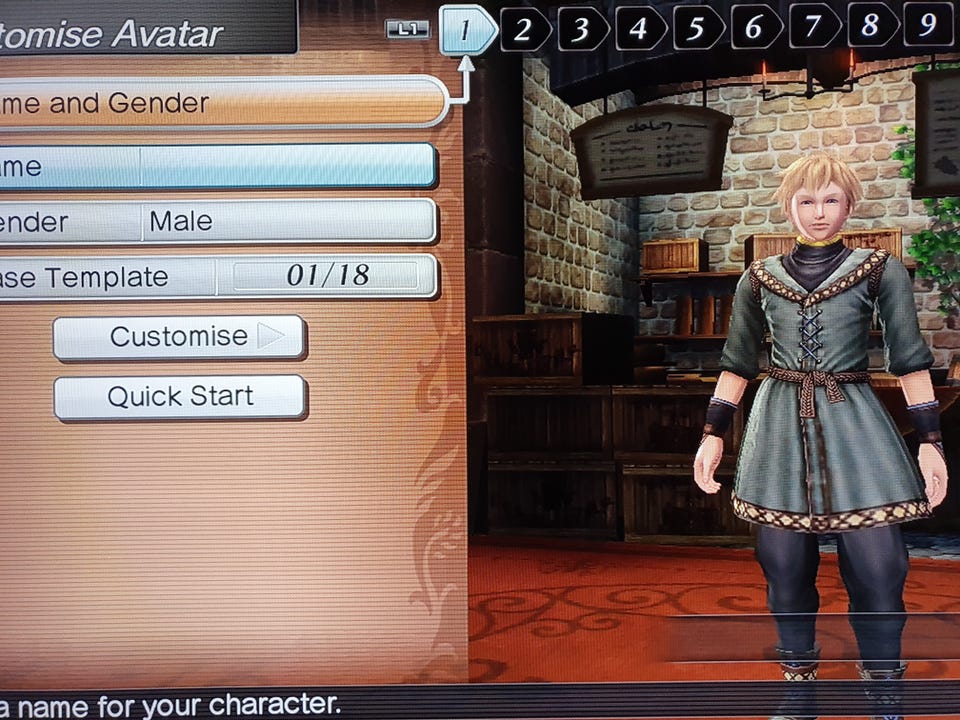The width and height of the screenshot is (960, 720).
Task: Select step 6 tab
Action: pos(756,29)
